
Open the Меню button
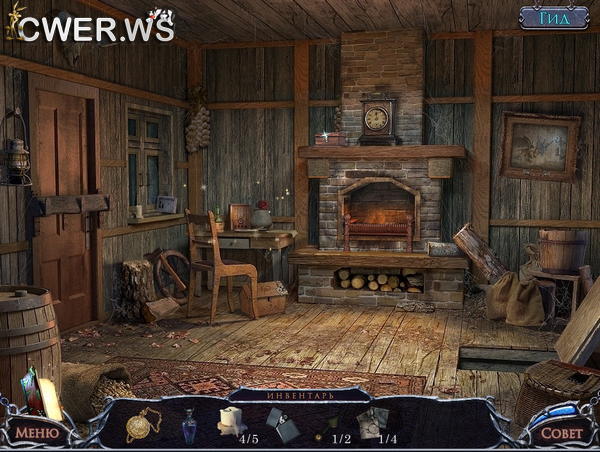tap(36, 434)
